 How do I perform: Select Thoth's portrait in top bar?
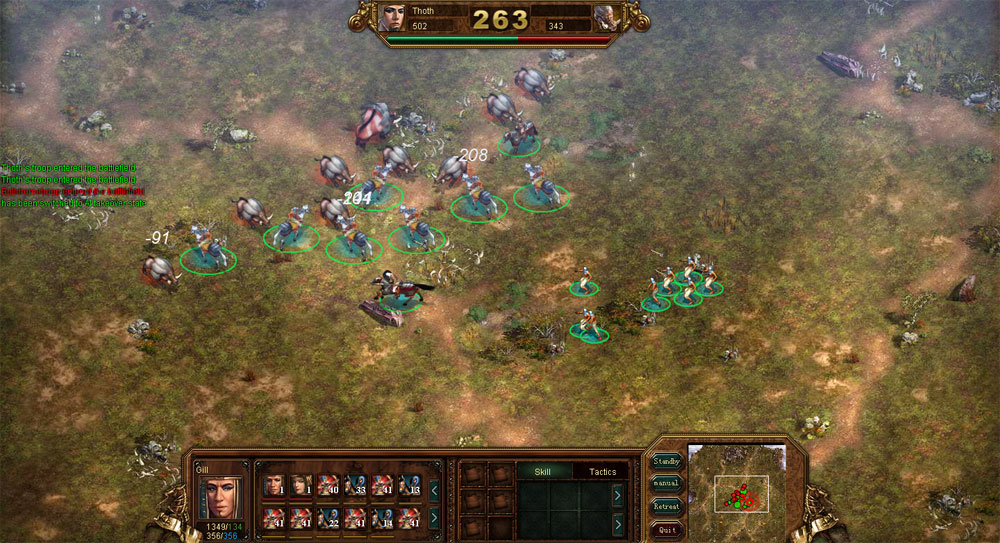coord(394,17)
